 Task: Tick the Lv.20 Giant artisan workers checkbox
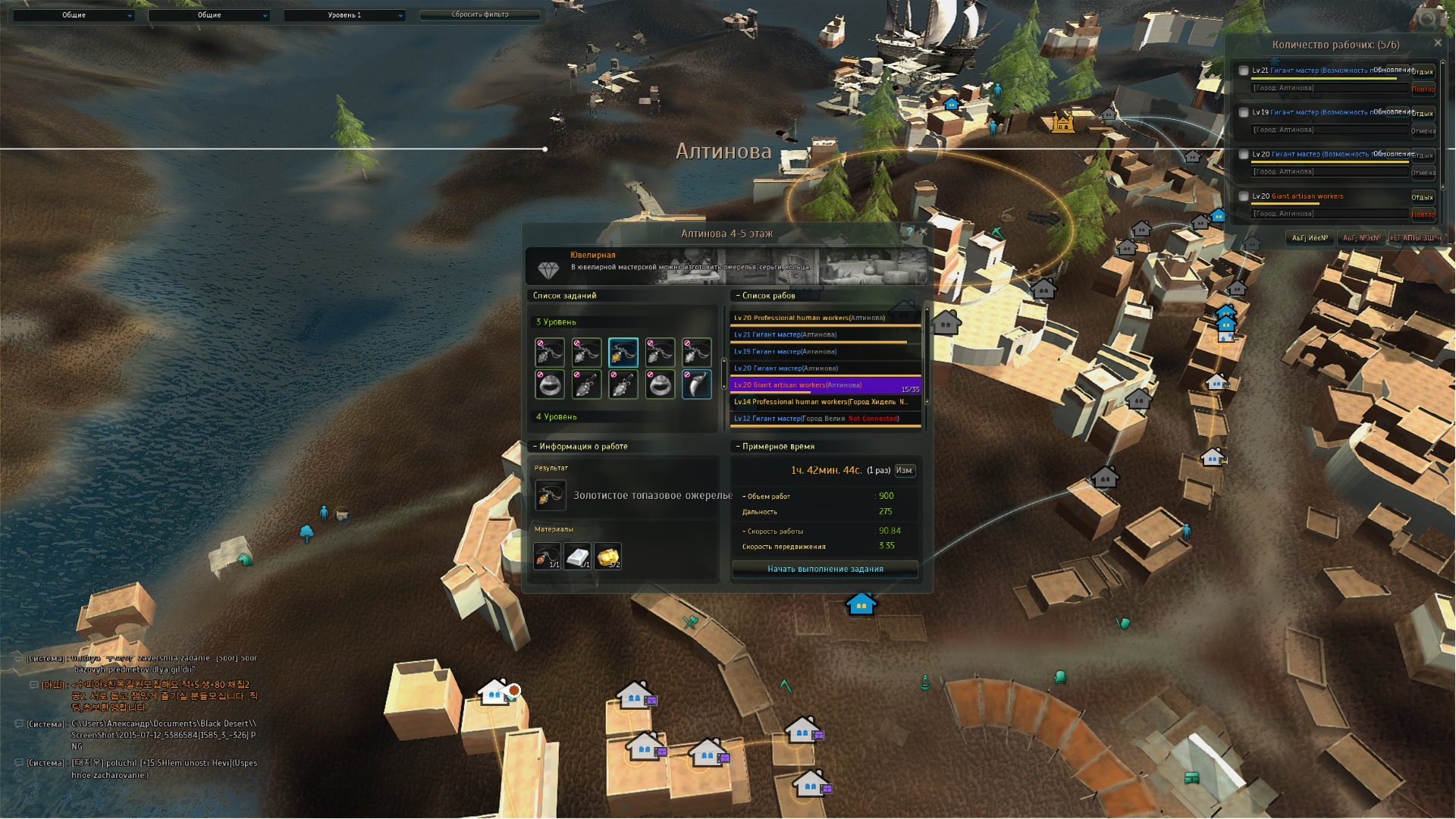(x=1244, y=196)
